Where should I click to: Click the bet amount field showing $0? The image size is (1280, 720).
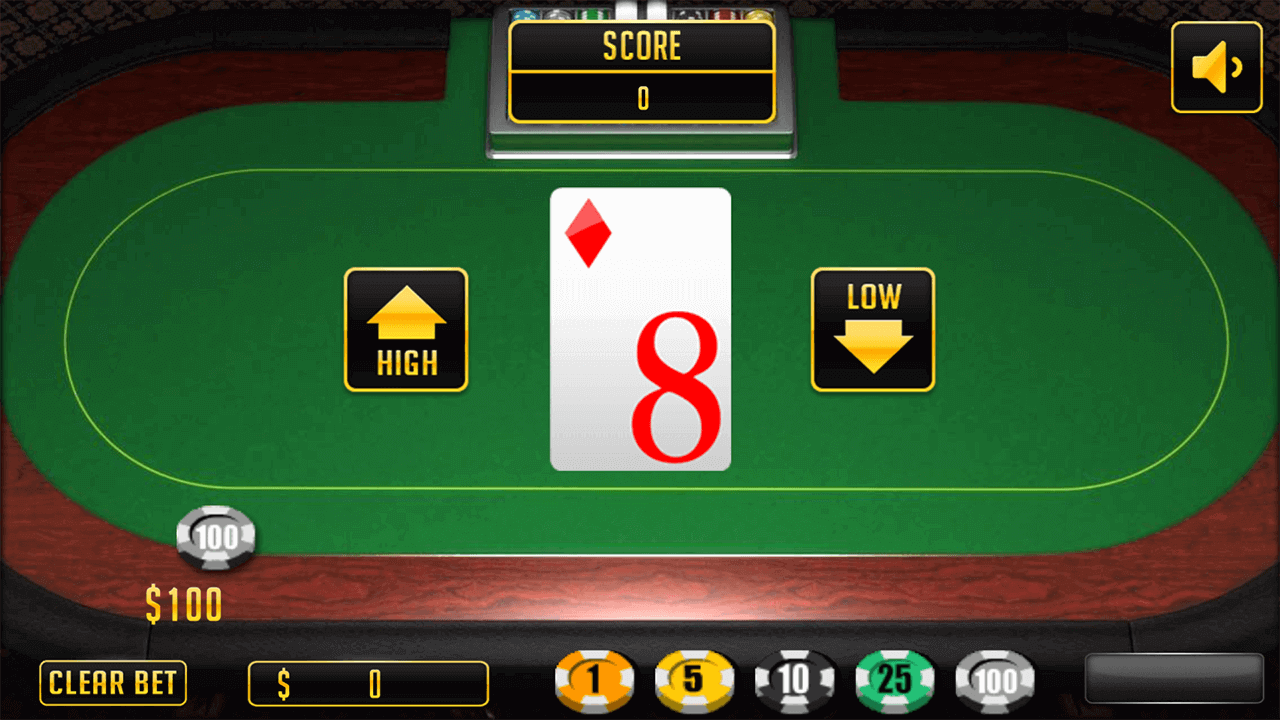(368, 684)
